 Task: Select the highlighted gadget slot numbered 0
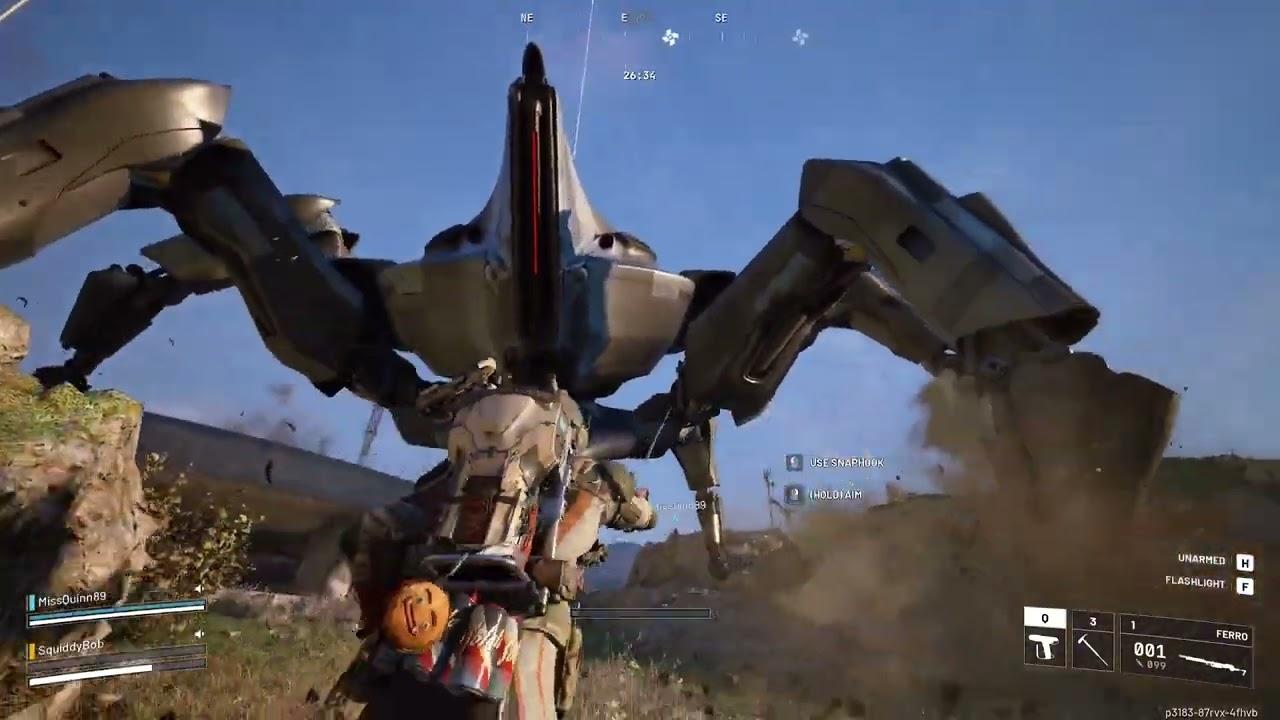pos(1045,641)
